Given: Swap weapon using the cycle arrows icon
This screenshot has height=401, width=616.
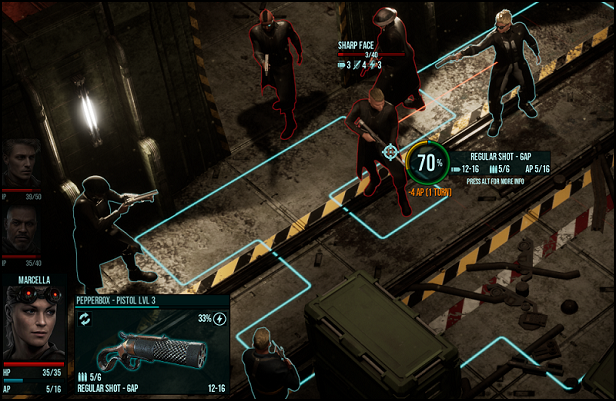Looking at the screenshot, I should pos(86,319).
